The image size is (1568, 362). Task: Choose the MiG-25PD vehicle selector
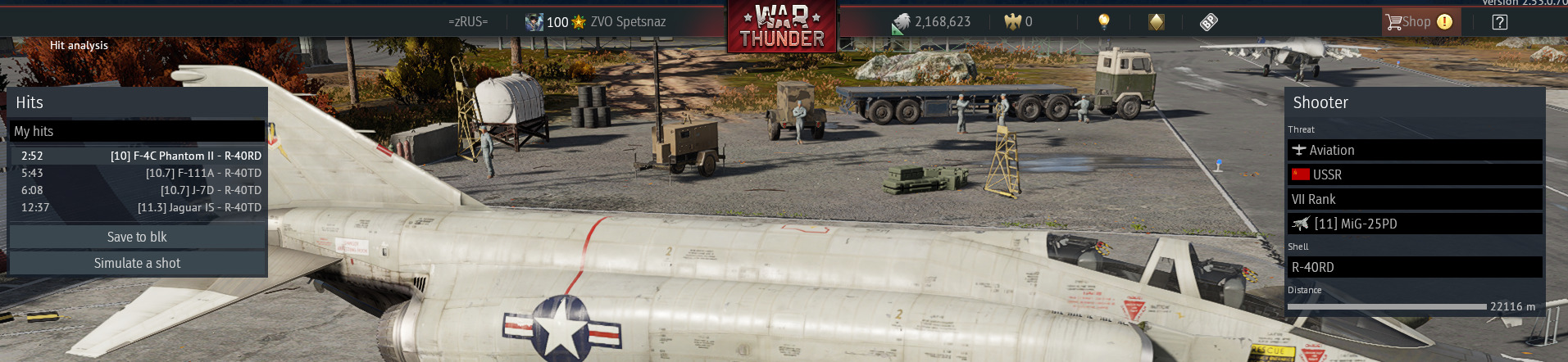1414,224
